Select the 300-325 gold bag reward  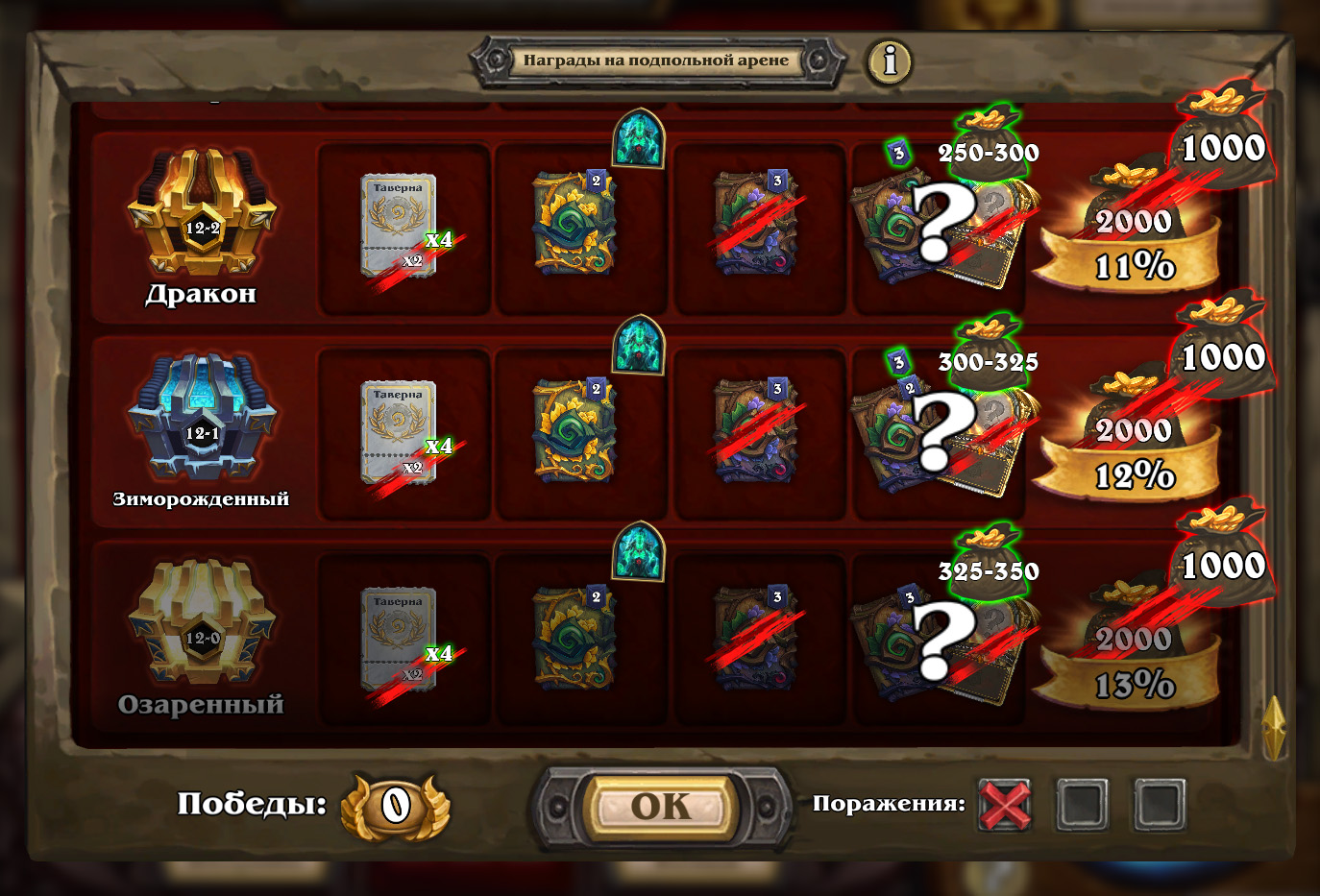[988, 353]
